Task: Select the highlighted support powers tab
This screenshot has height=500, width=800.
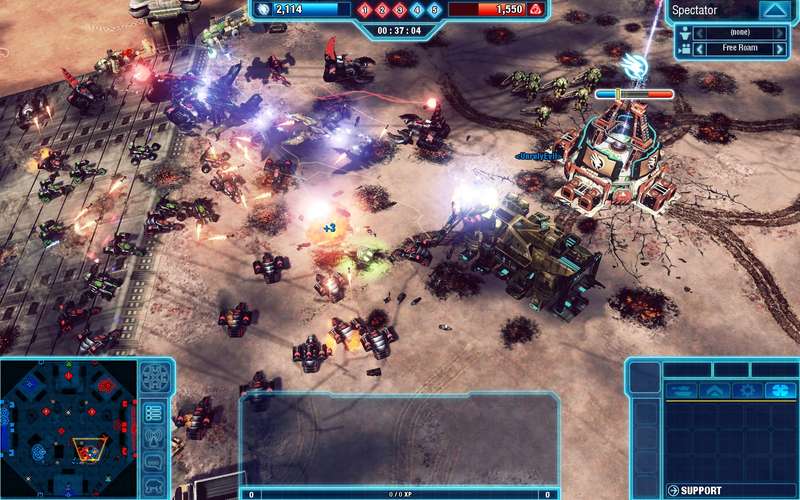Action: pos(779,391)
